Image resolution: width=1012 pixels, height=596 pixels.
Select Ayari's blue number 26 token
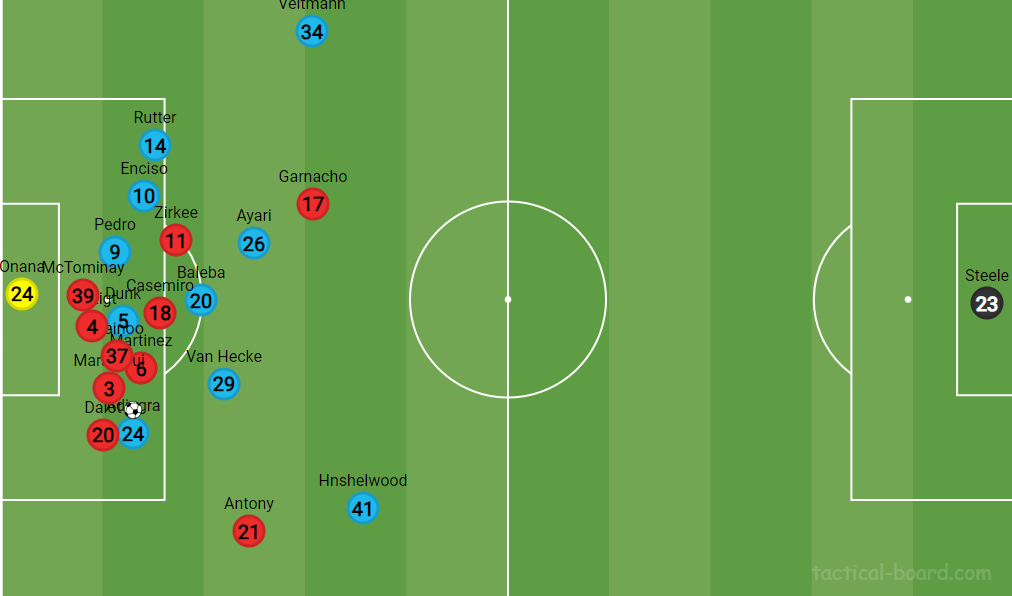tap(254, 243)
